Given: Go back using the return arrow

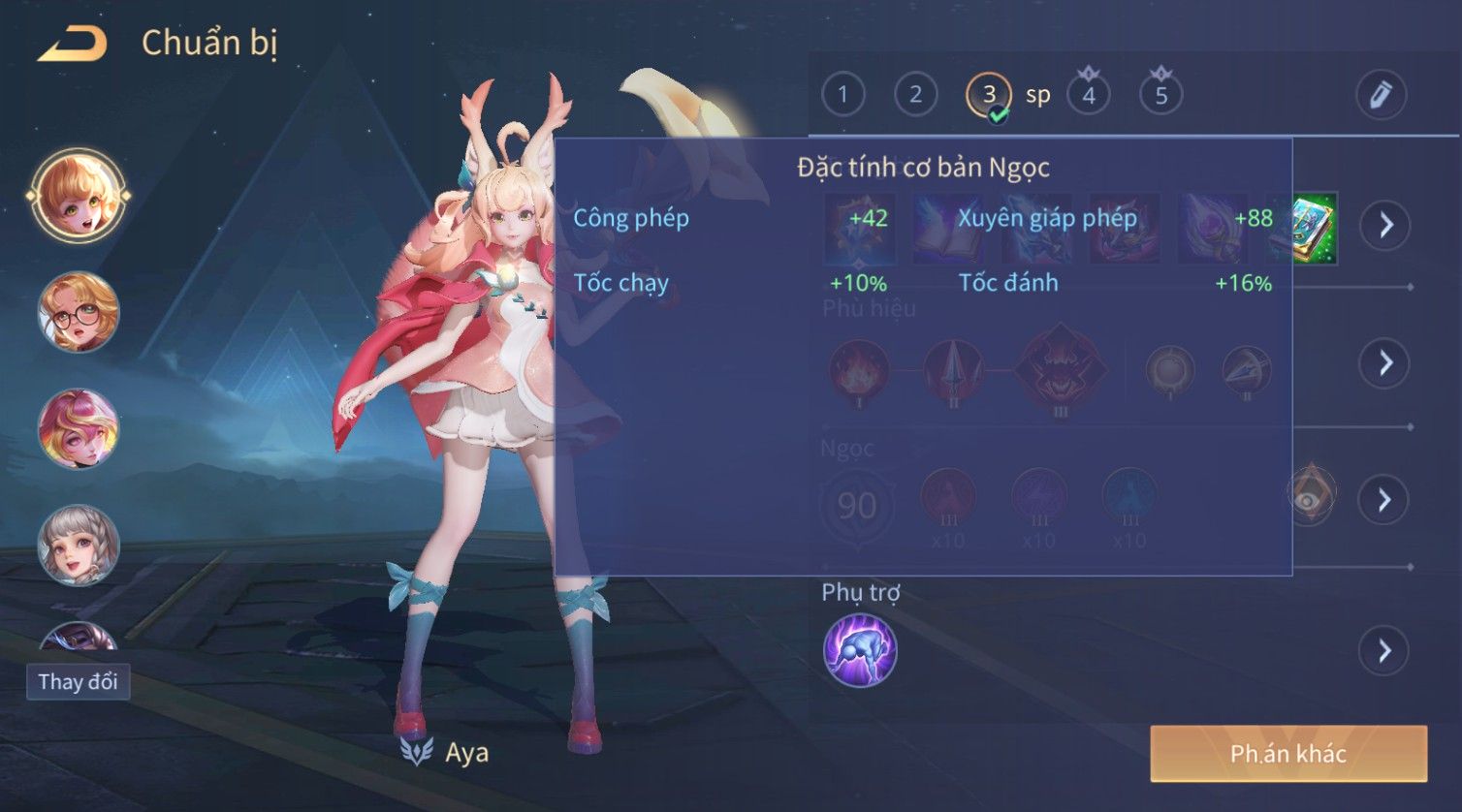Looking at the screenshot, I should point(72,44).
